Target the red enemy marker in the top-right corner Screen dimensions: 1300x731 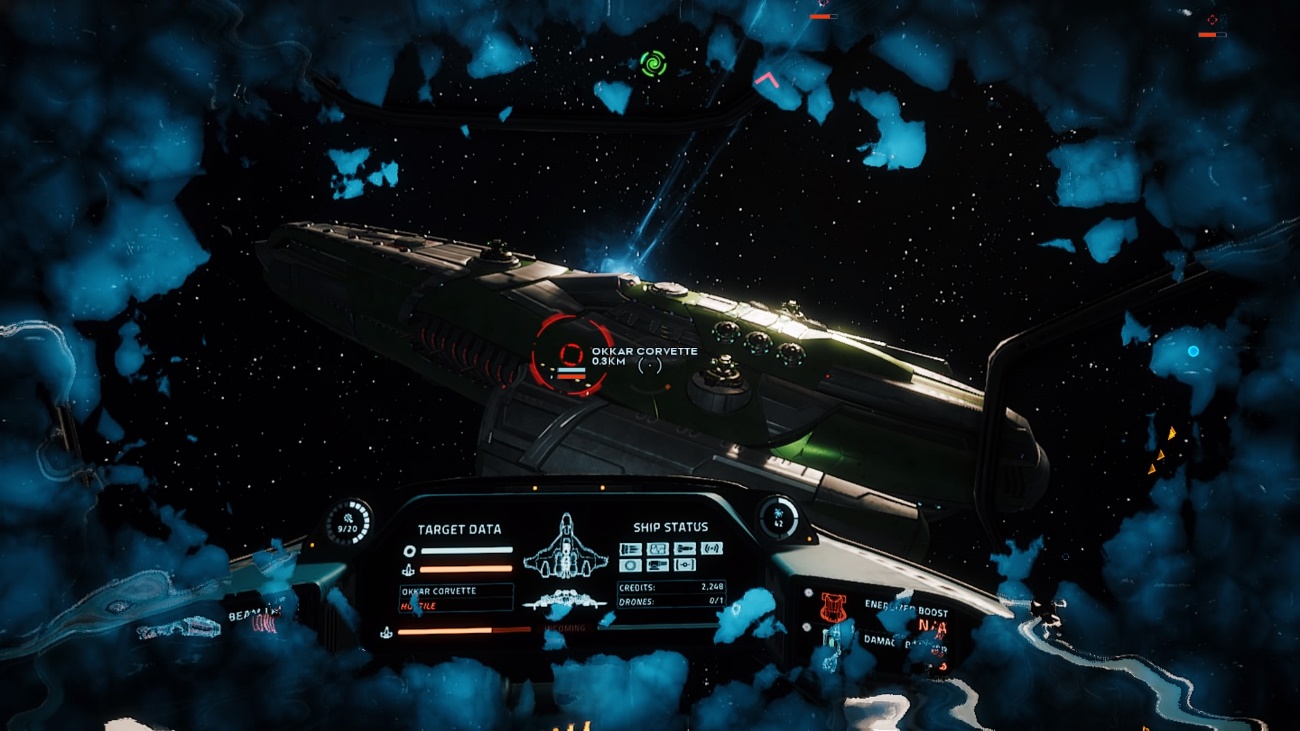(1212, 20)
